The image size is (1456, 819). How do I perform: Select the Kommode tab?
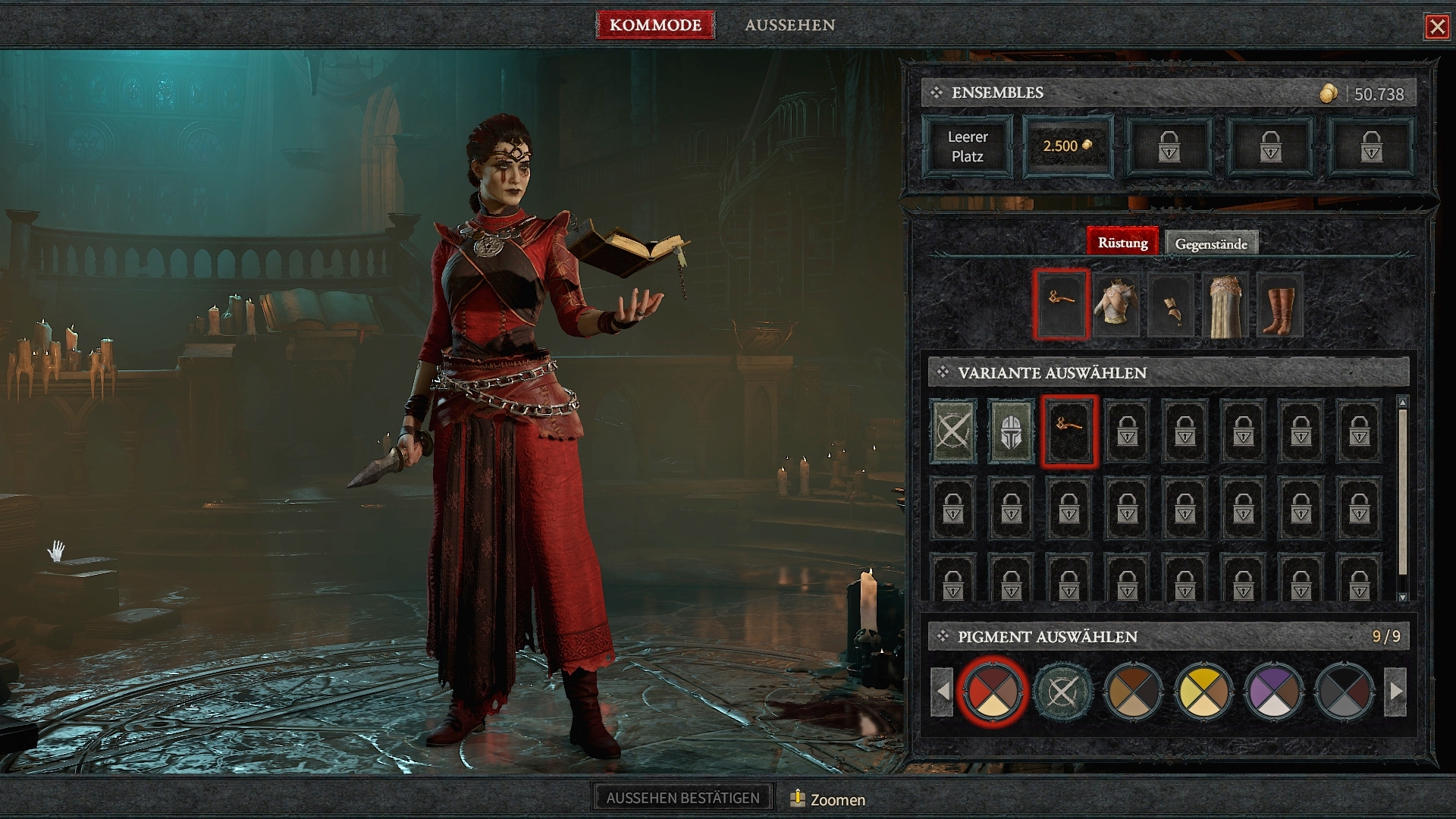655,25
